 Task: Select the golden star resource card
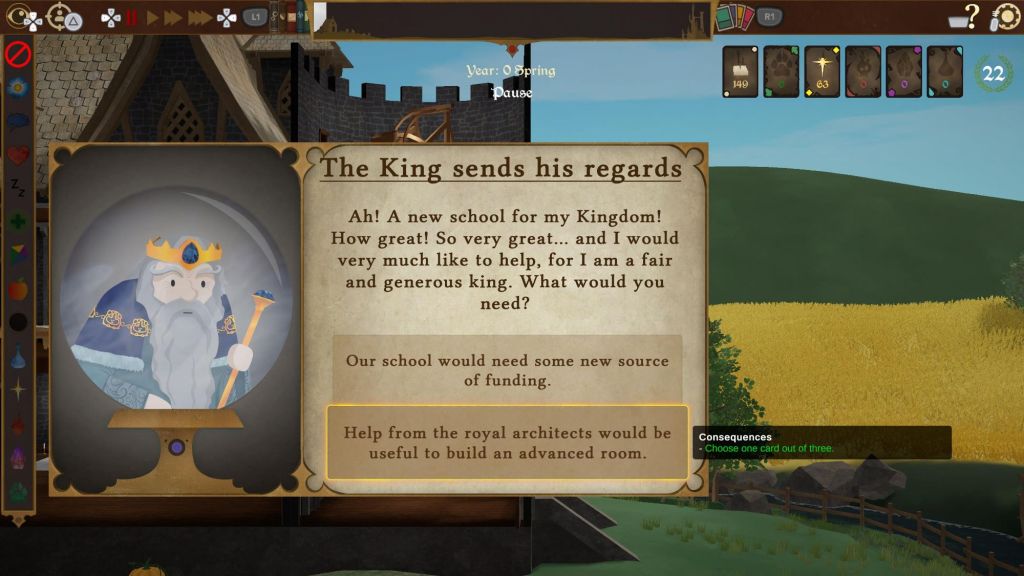[822, 72]
